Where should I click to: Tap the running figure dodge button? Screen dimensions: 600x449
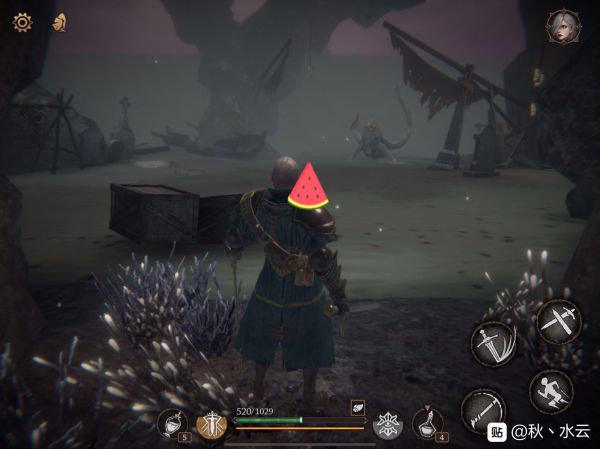[551, 391]
